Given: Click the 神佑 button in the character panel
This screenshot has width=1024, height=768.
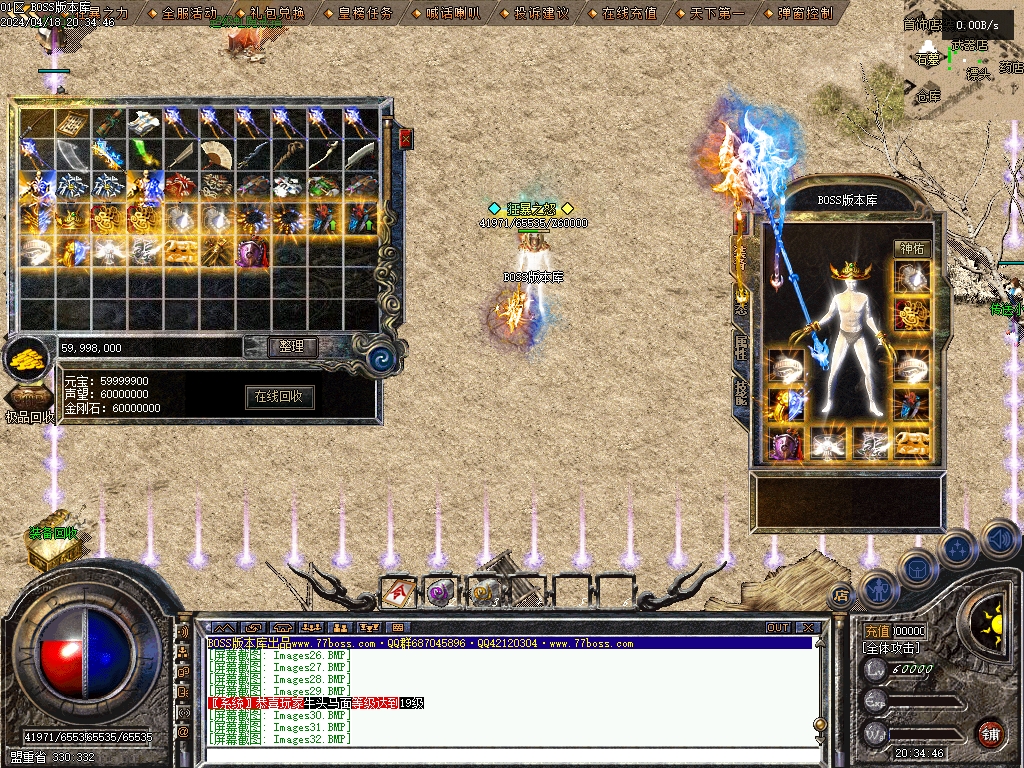Looking at the screenshot, I should [x=912, y=248].
